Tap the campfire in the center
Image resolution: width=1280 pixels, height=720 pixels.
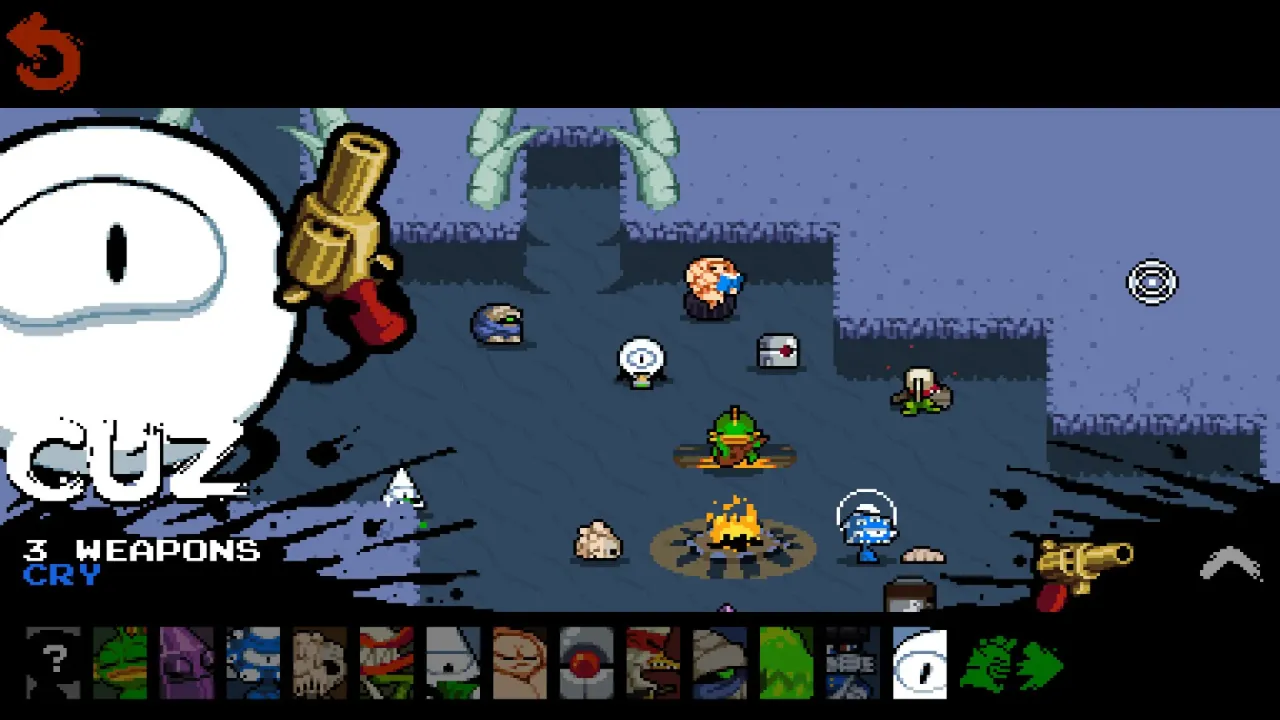point(737,535)
